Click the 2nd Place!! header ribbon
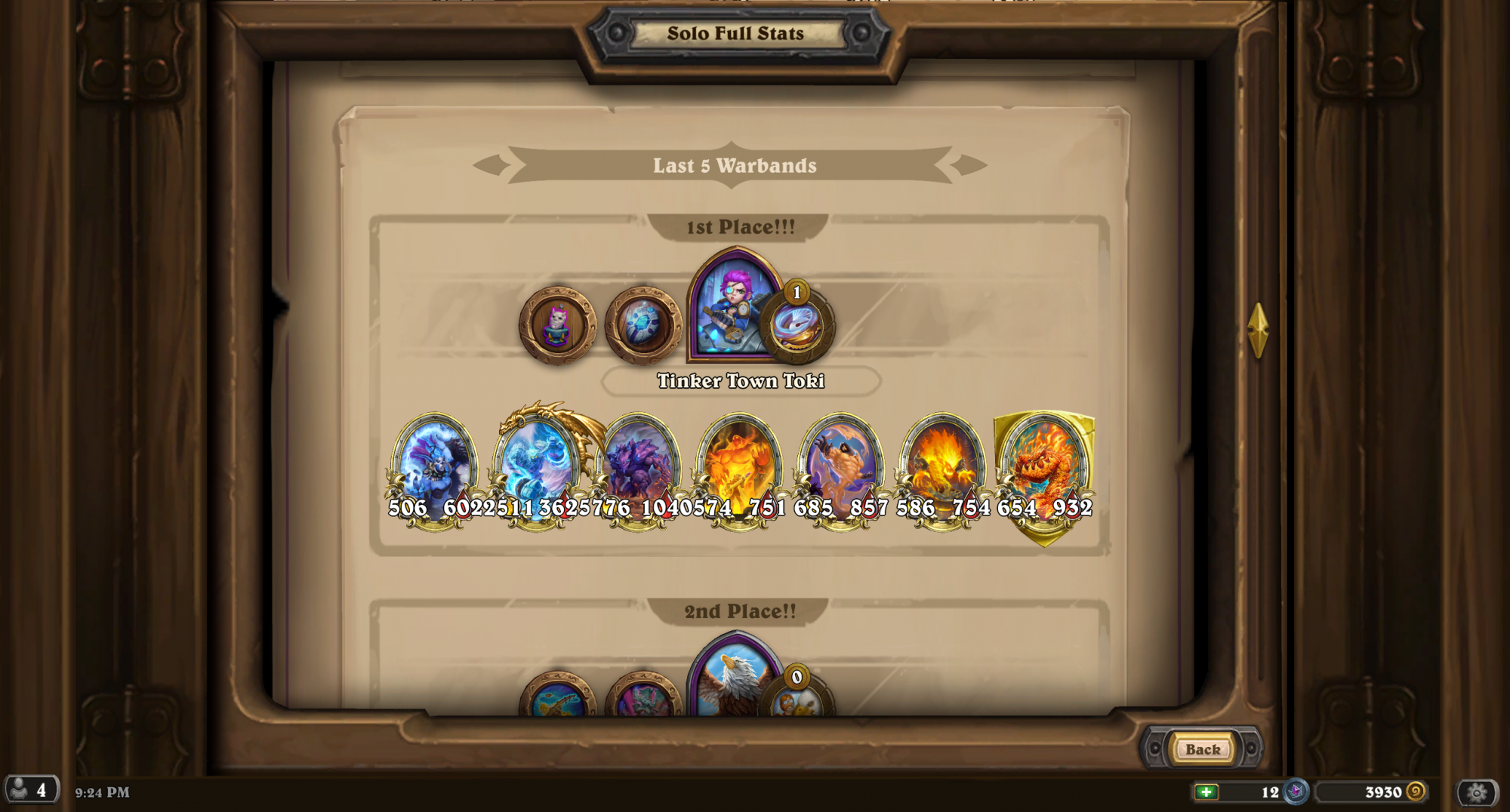 pos(741,611)
